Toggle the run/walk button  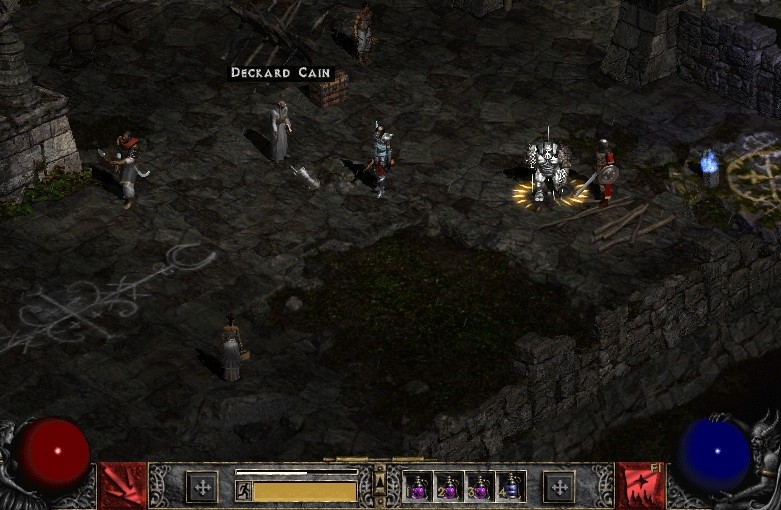click(x=242, y=491)
